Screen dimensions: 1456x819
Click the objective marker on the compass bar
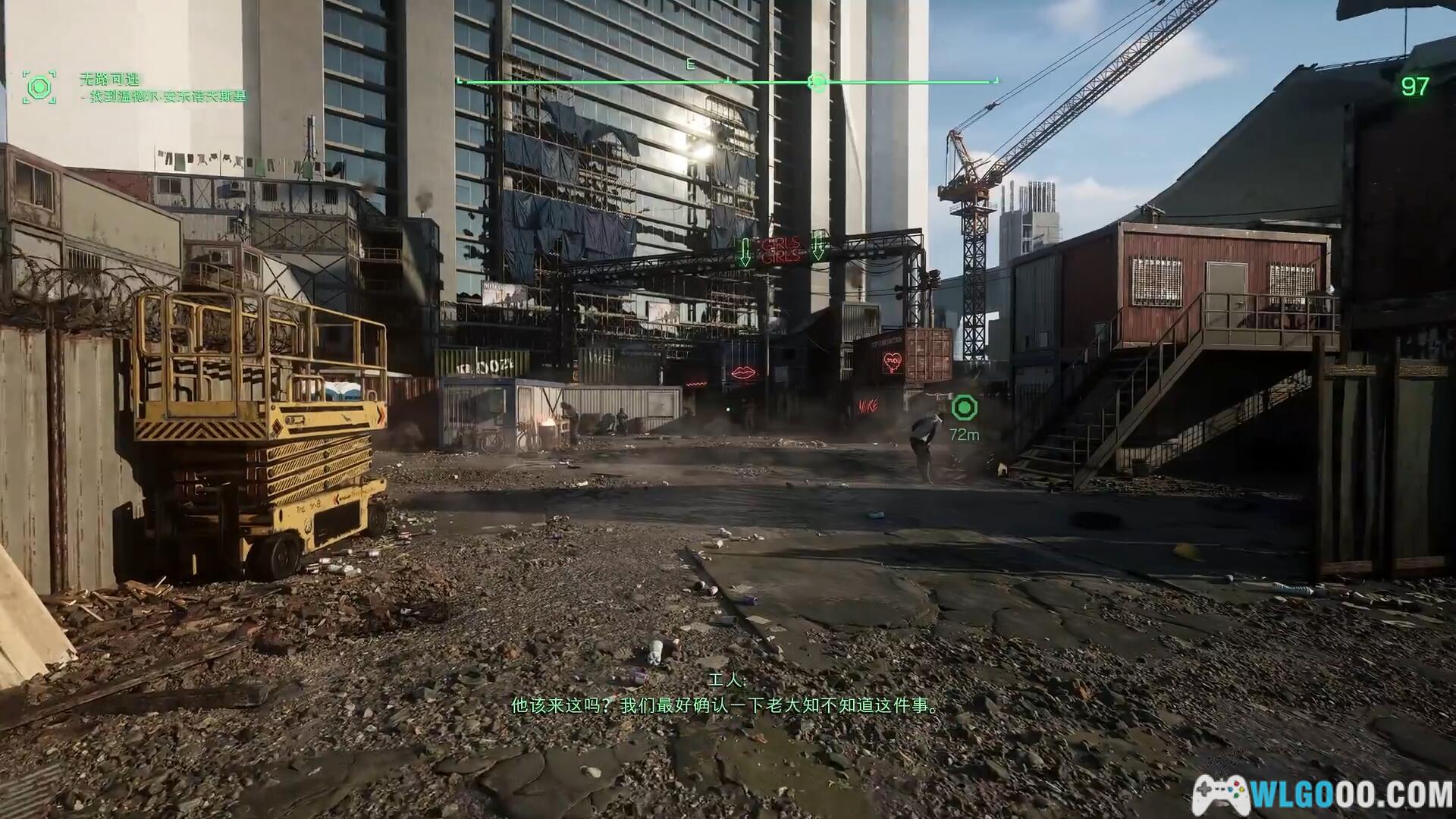(x=817, y=81)
